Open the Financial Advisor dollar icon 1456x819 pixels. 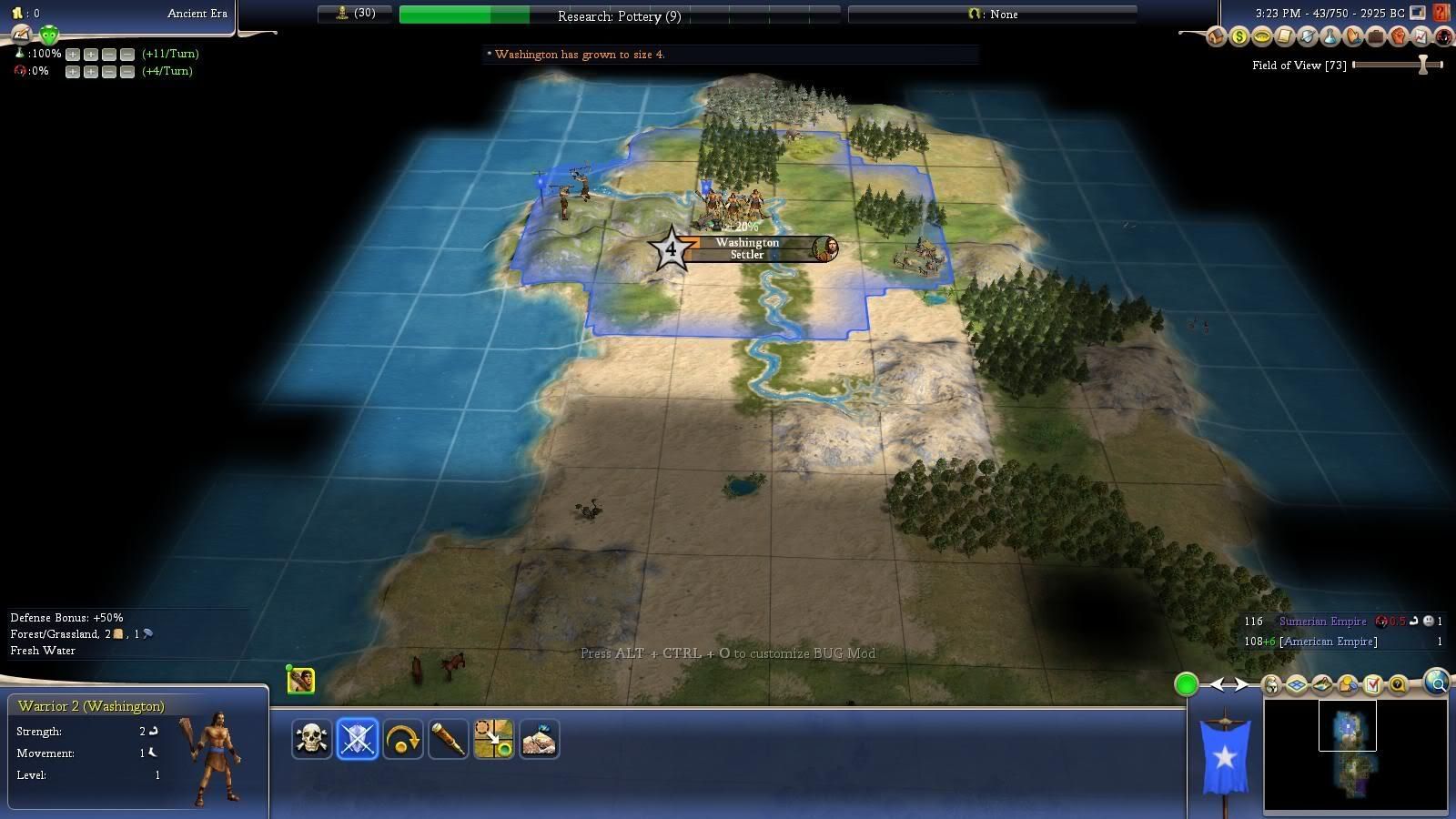(x=1239, y=37)
